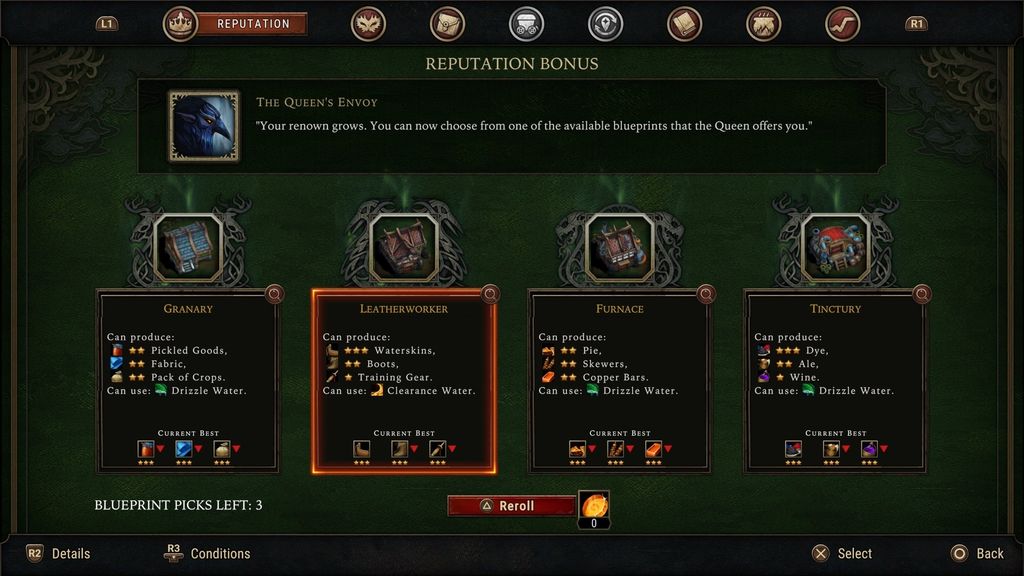Viewport: 1024px width, 576px height.
Task: Switch to the trade cart tab
Action: tap(526, 23)
